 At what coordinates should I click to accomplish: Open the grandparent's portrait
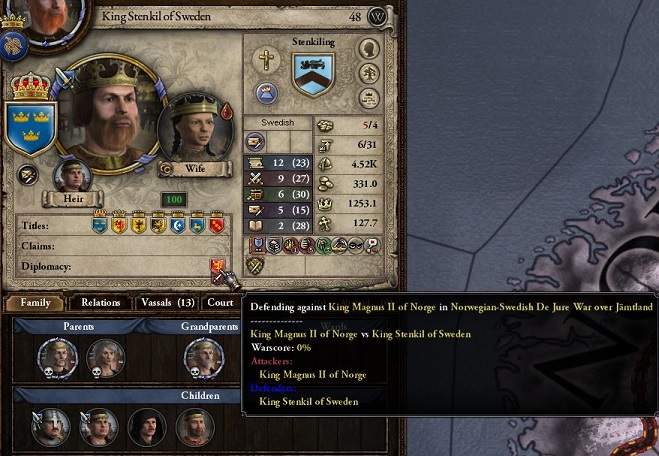click(203, 357)
